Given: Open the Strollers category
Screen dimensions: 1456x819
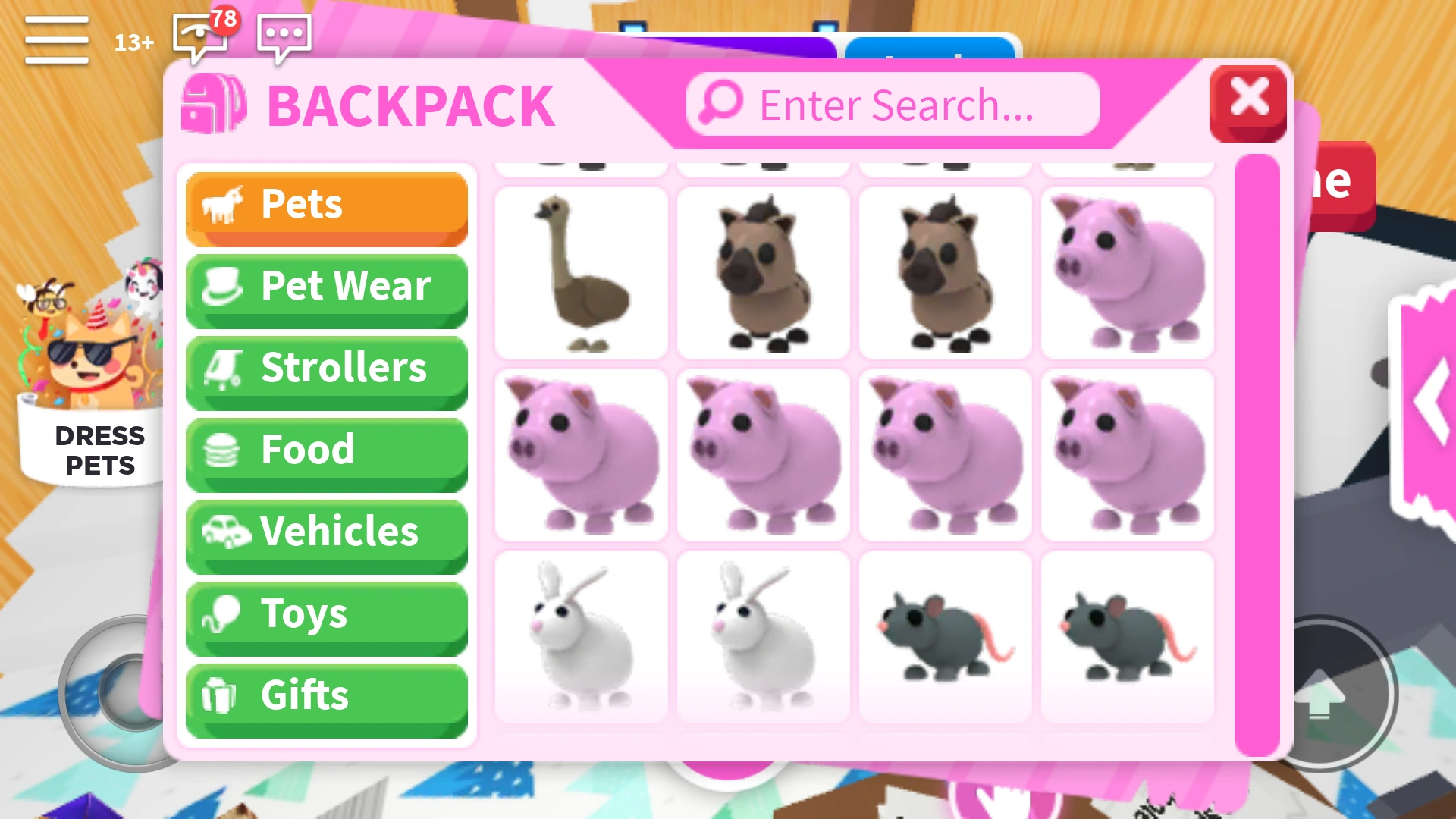Looking at the screenshot, I should [326, 367].
